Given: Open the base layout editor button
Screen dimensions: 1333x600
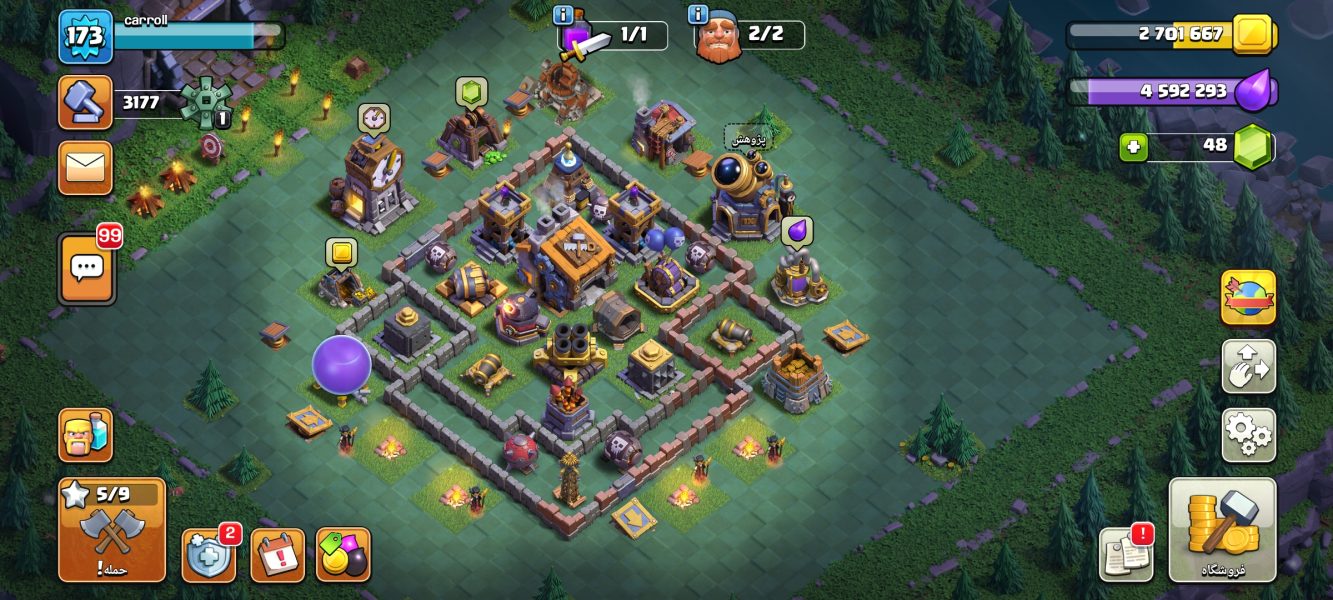Looking at the screenshot, I should [1248, 366].
